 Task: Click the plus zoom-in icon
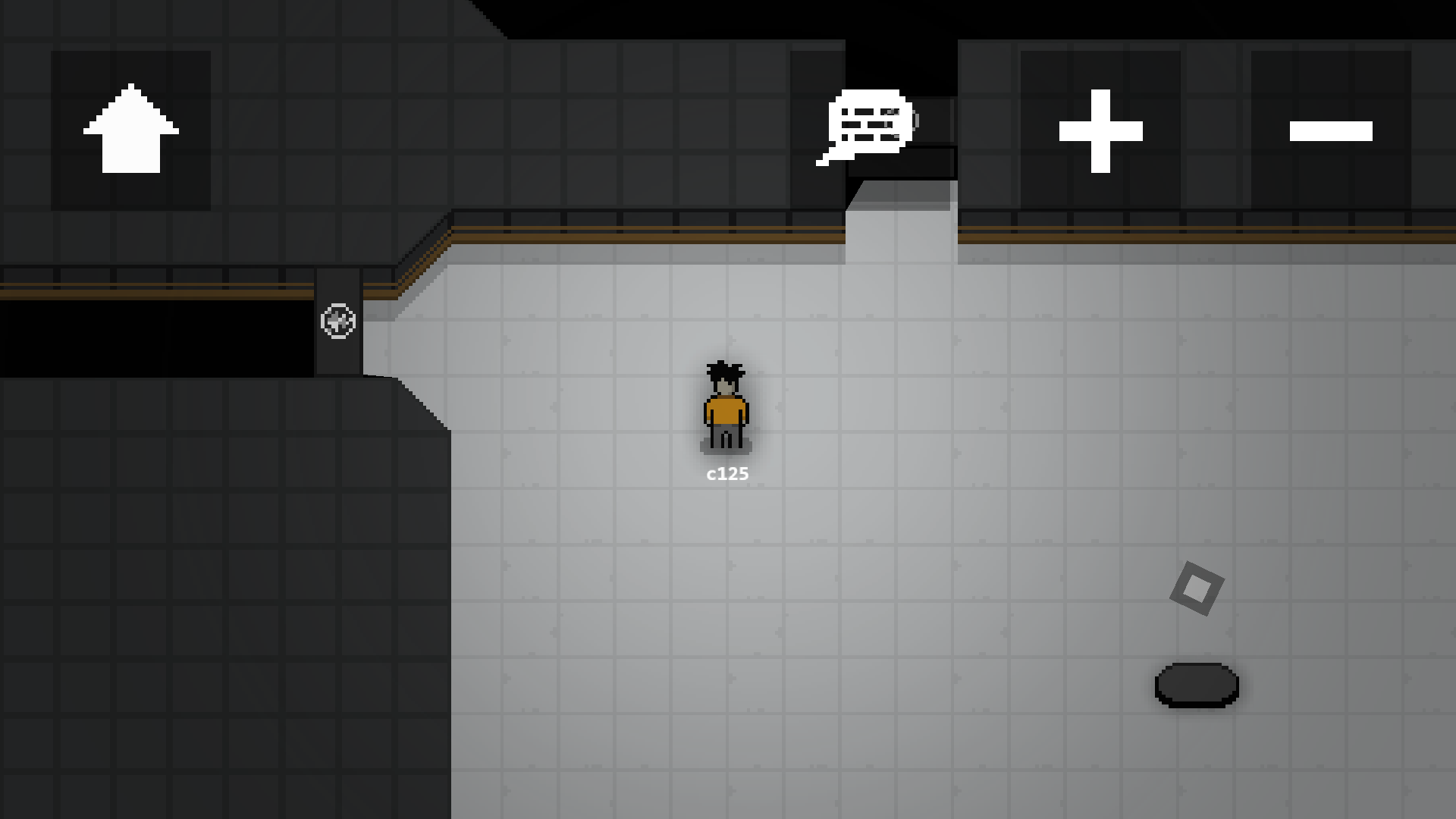click(x=1101, y=130)
